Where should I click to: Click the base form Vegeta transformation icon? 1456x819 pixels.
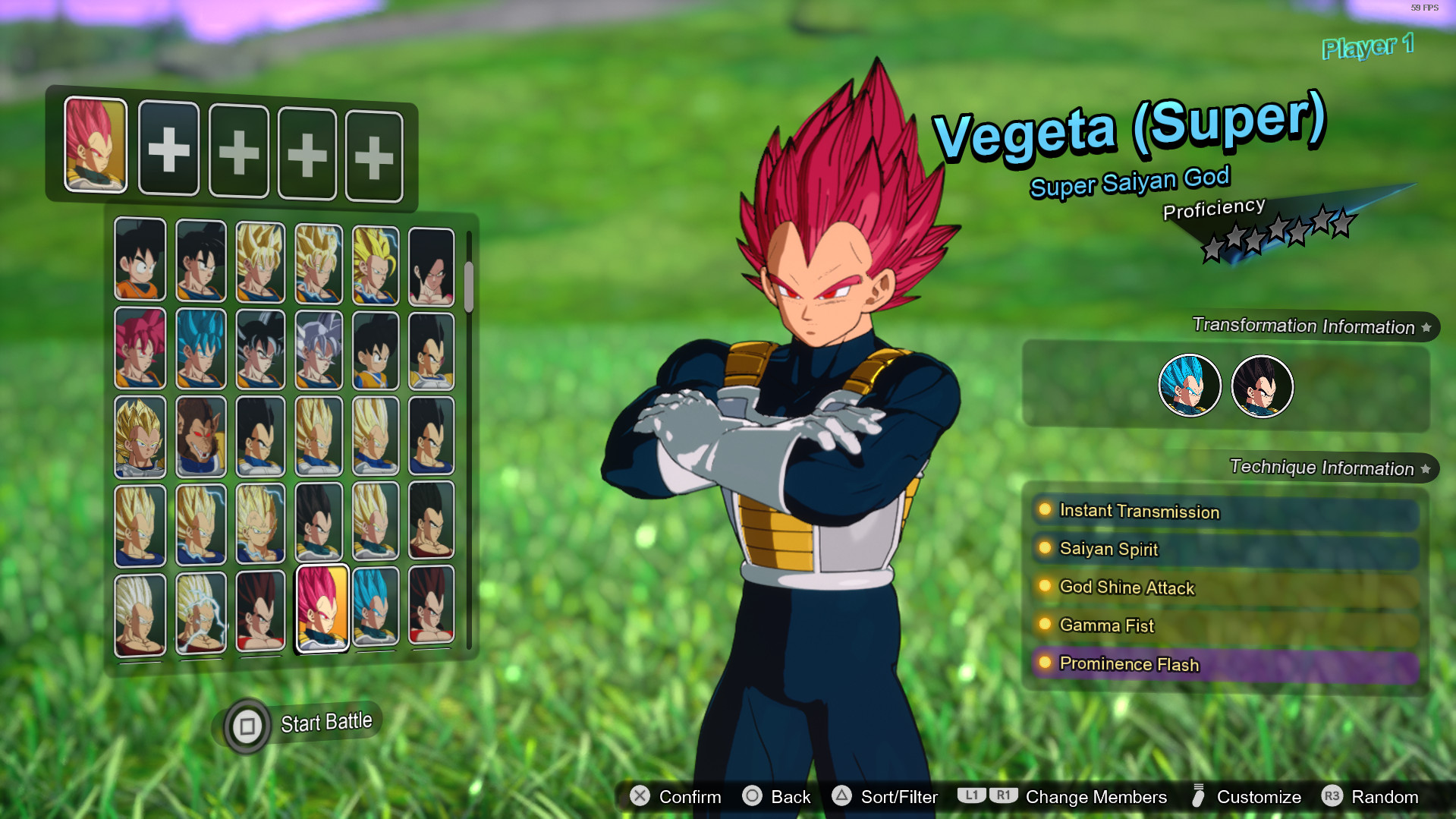tap(1262, 386)
